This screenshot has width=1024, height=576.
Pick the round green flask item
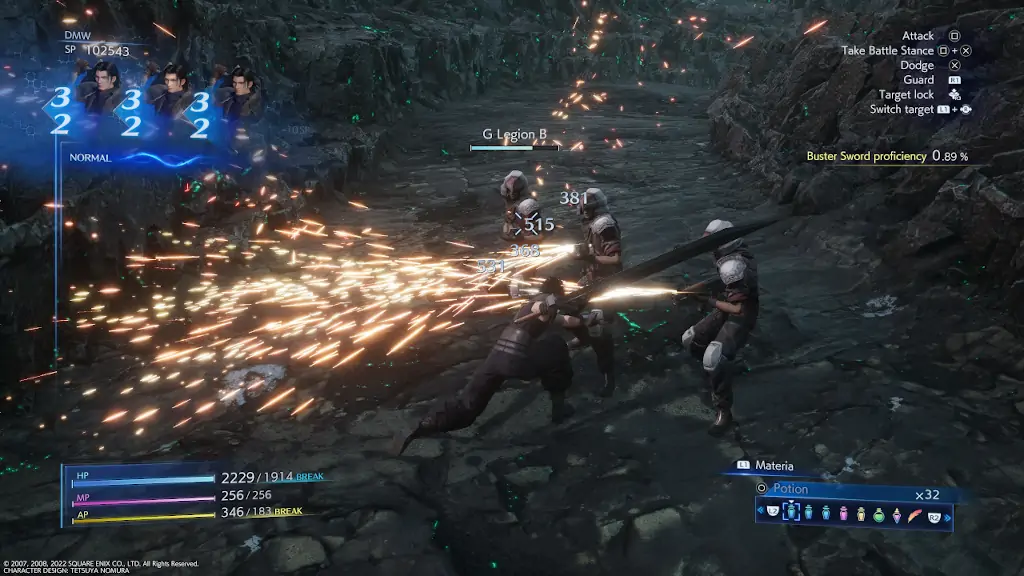tap(878, 514)
